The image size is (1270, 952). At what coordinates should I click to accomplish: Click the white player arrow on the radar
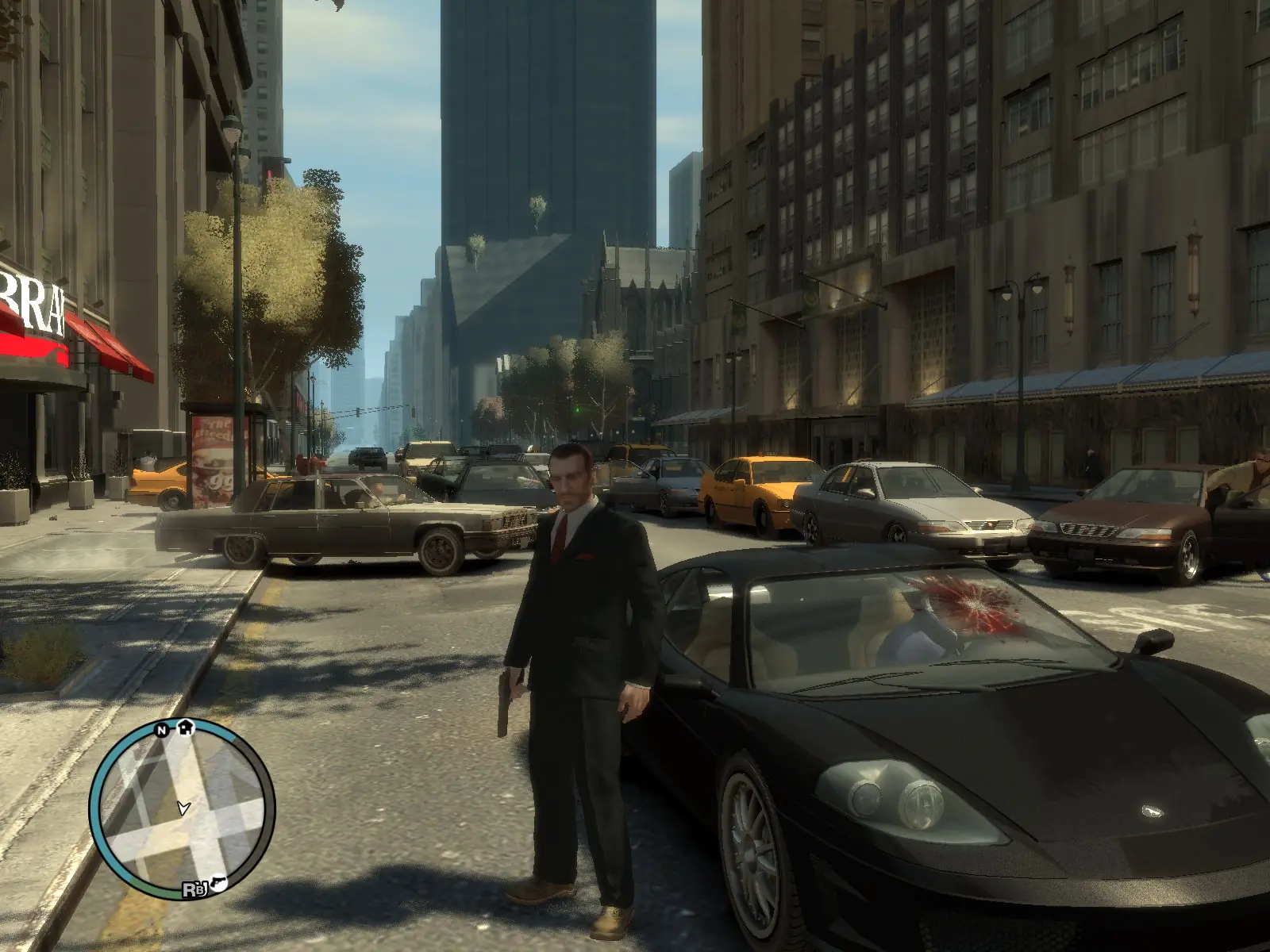point(184,808)
